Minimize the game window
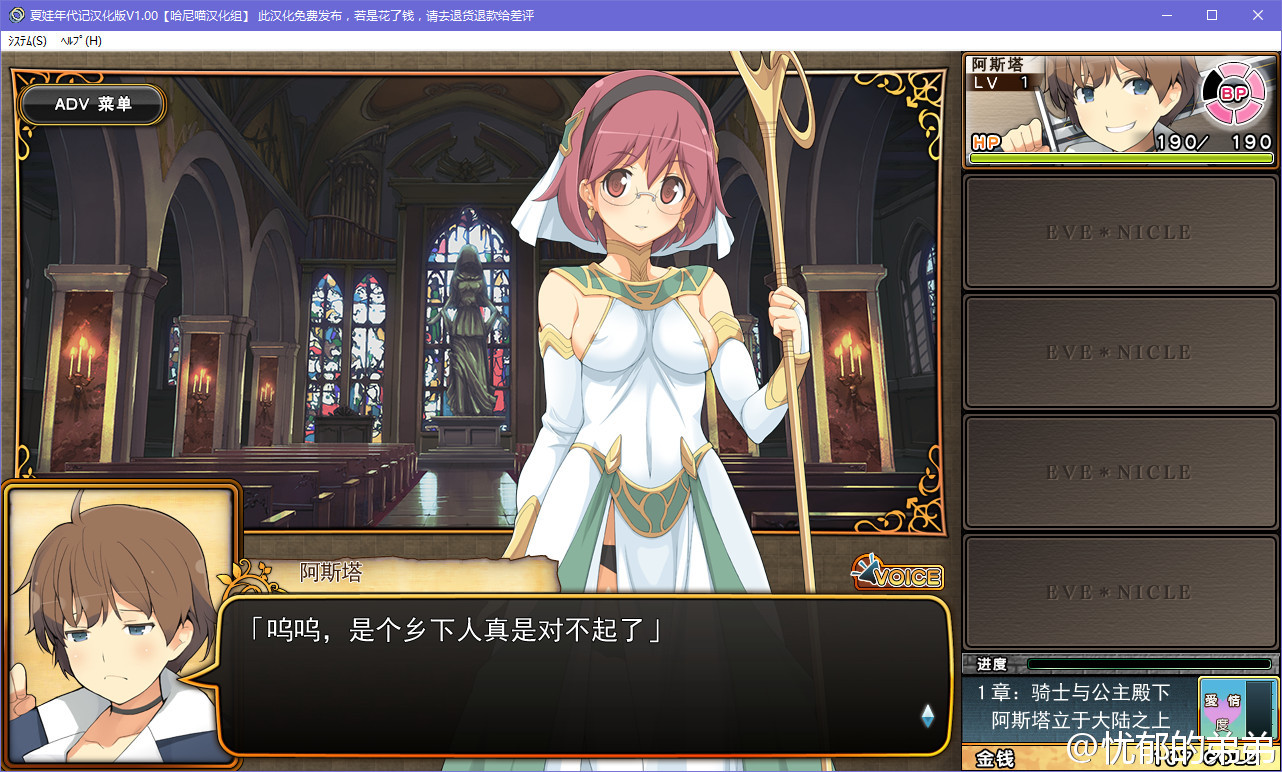The height and width of the screenshot is (772, 1282). point(1166,15)
